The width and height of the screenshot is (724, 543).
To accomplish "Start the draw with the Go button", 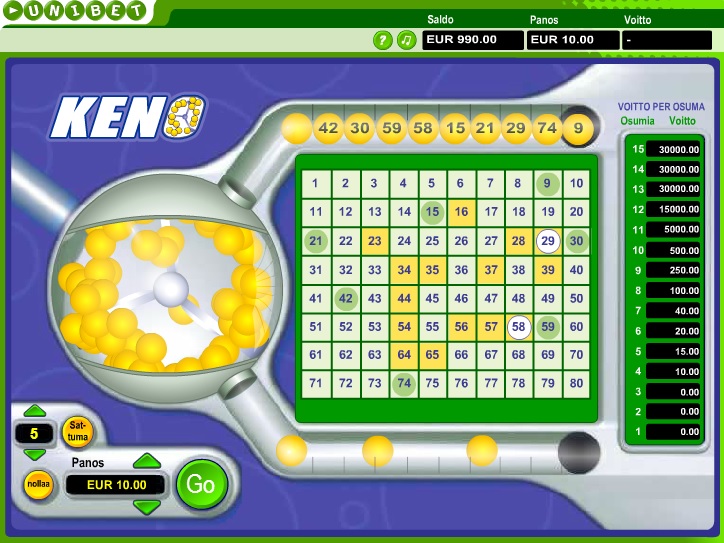I will click(201, 485).
